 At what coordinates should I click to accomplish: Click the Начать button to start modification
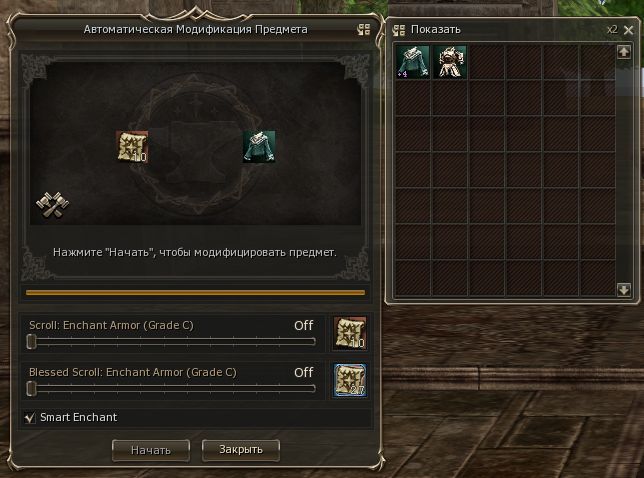pos(150,449)
